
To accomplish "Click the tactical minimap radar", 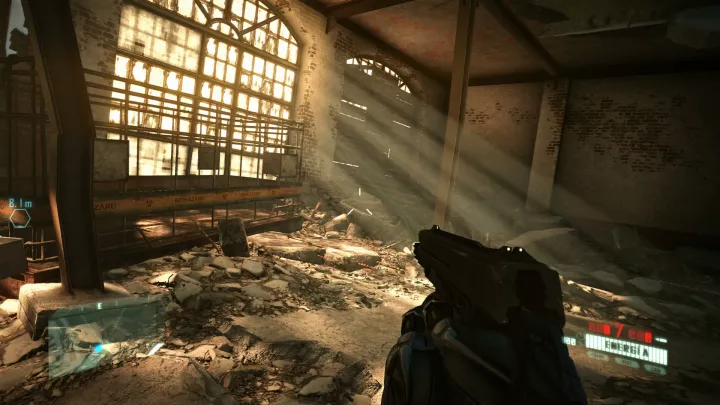I will click(105, 335).
